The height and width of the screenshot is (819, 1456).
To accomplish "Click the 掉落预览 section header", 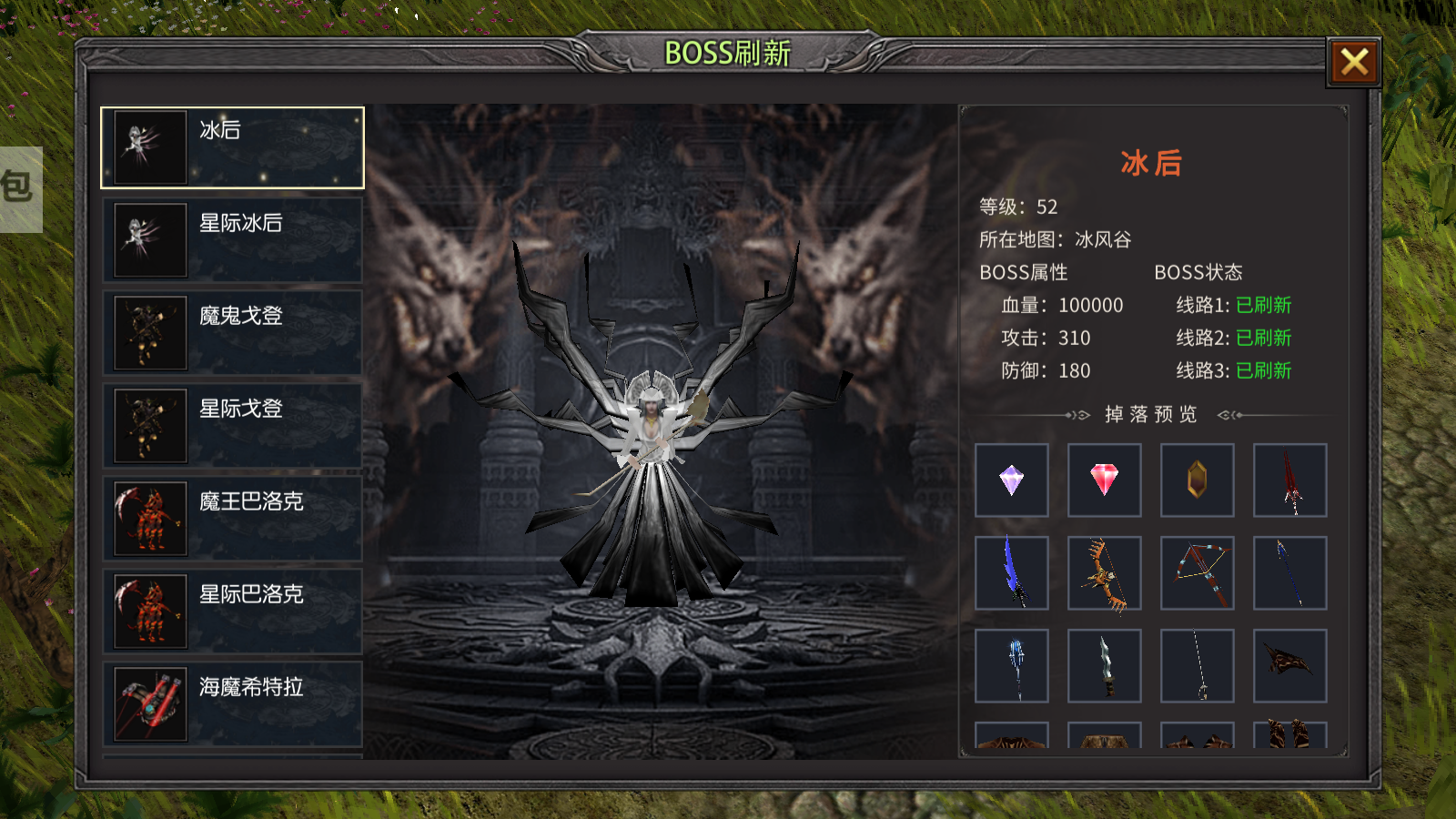I will pos(1150,415).
